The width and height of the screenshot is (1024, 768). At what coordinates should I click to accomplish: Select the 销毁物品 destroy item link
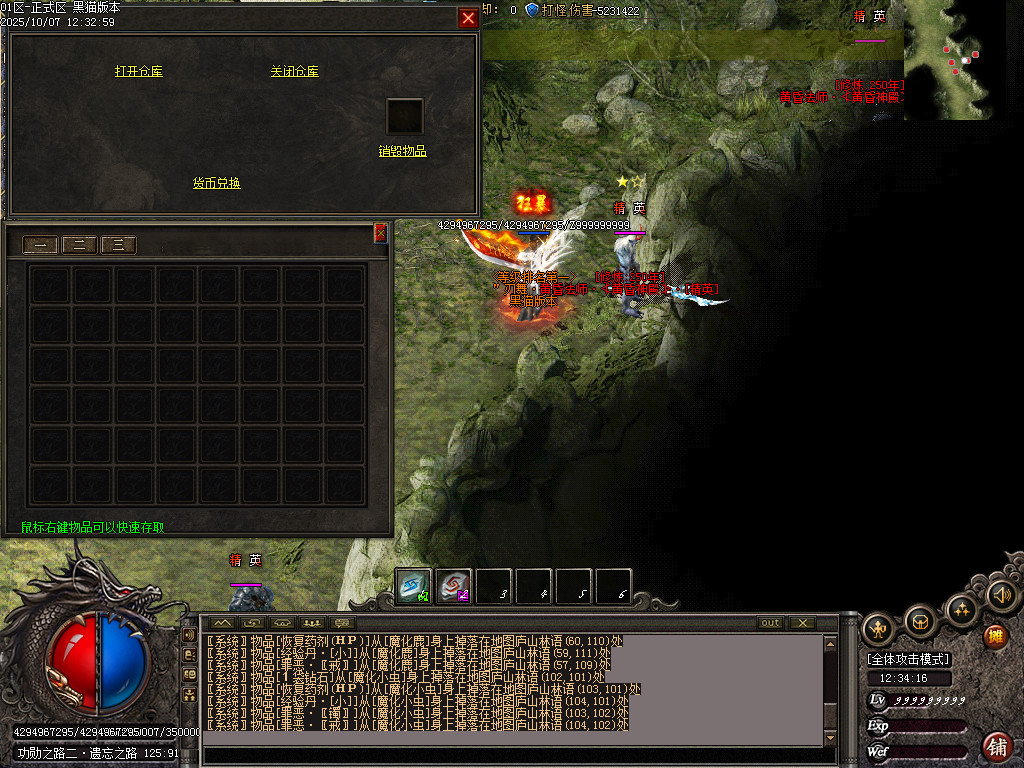tap(402, 151)
